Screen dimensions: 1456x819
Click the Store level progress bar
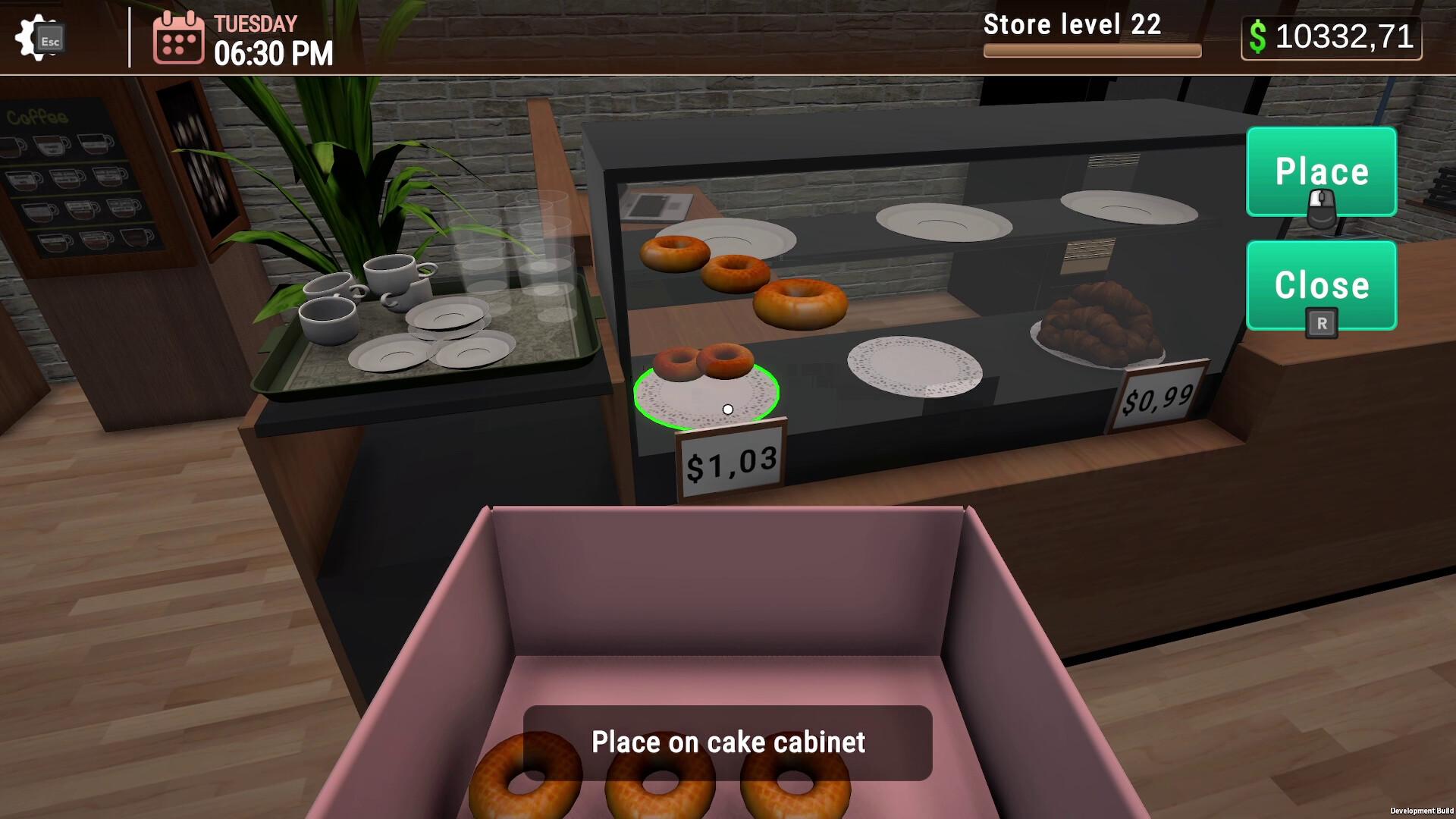point(1093,49)
